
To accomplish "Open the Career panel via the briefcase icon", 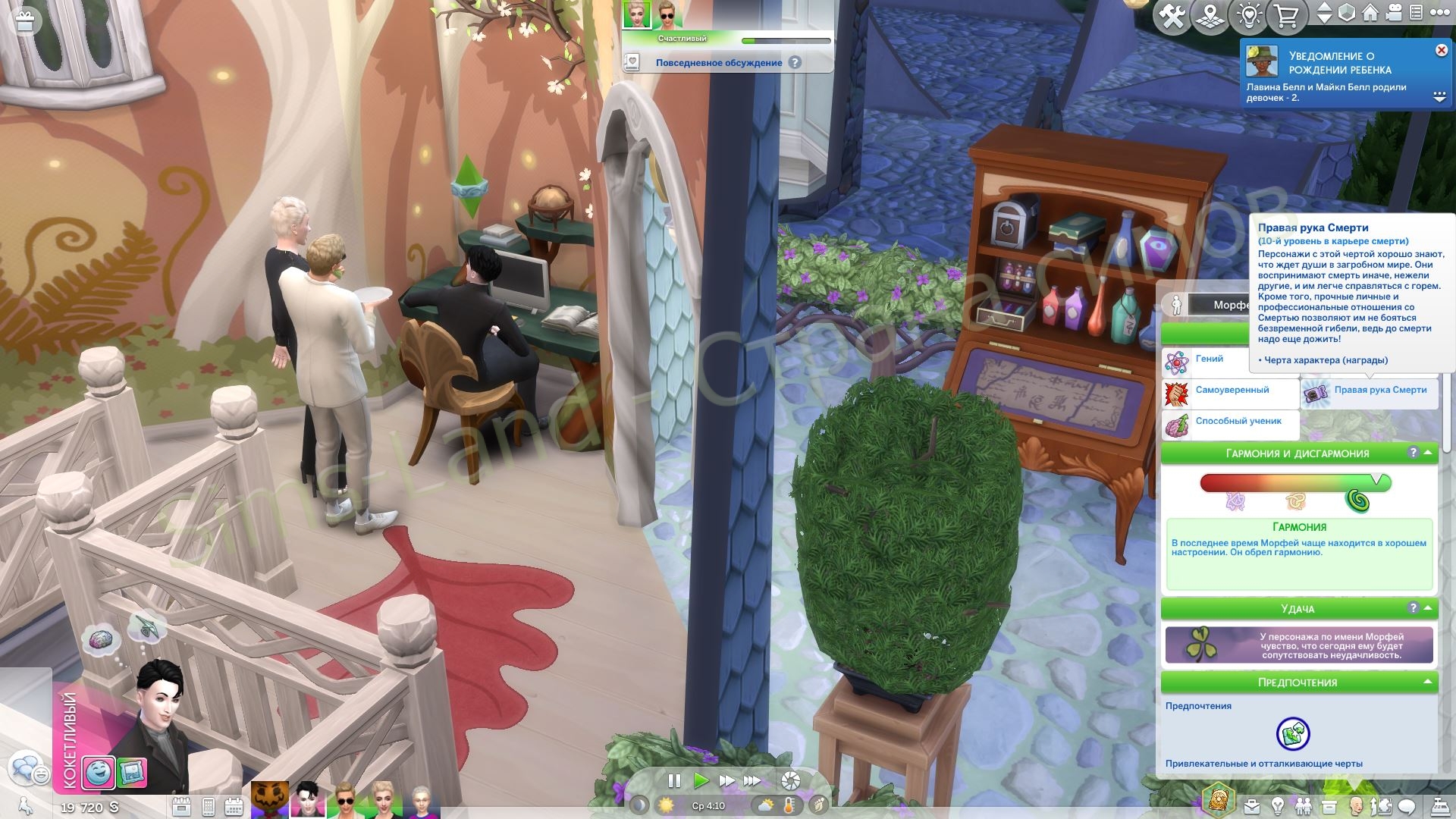I will 1253,805.
